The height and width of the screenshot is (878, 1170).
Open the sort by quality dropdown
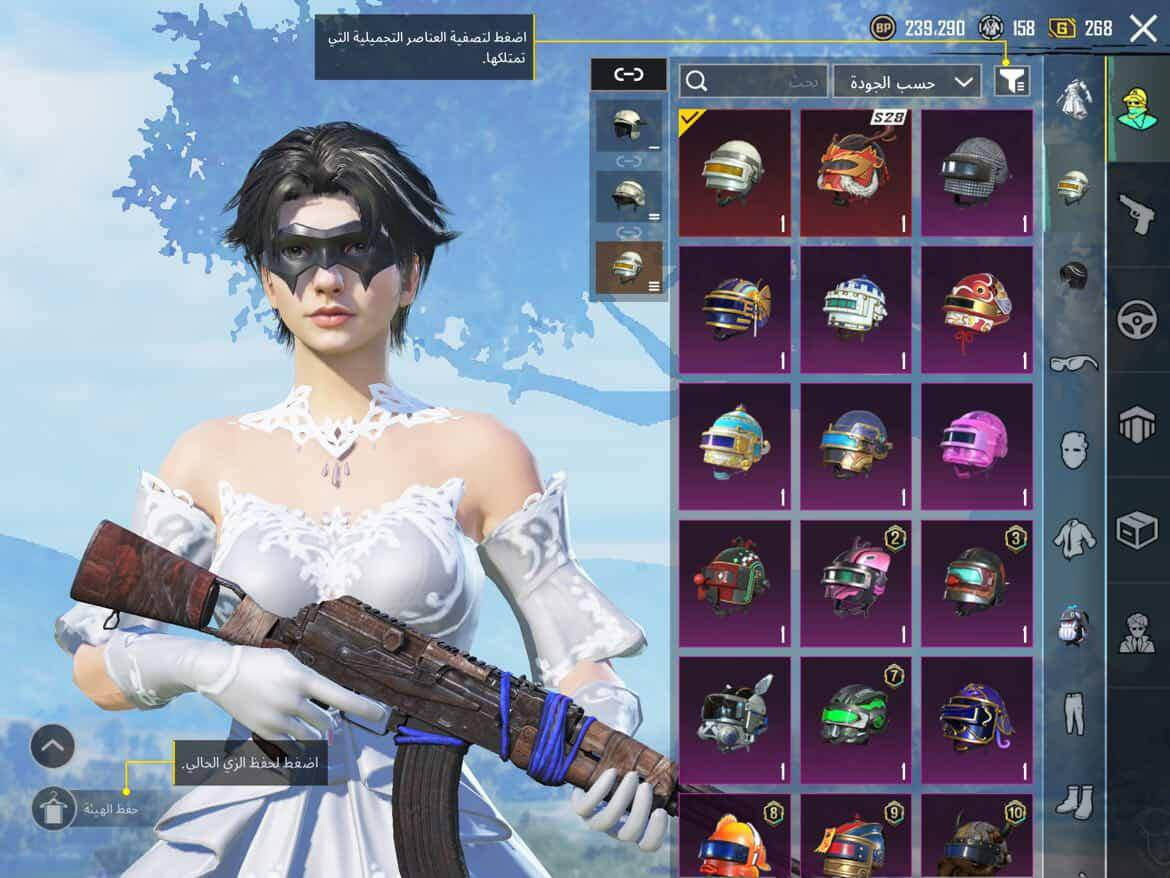tap(907, 82)
